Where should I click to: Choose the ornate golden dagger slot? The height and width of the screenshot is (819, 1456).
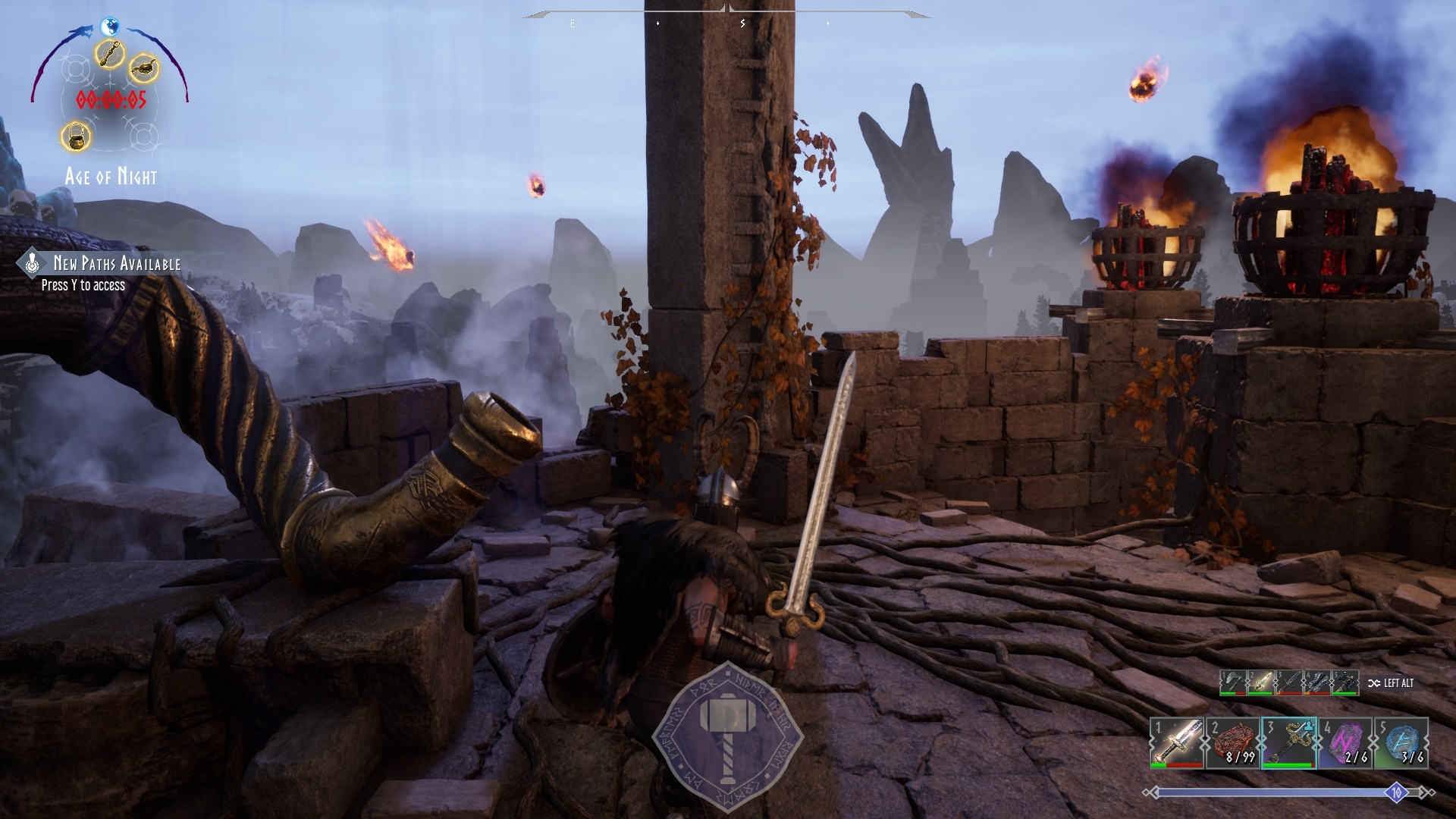[1288, 742]
